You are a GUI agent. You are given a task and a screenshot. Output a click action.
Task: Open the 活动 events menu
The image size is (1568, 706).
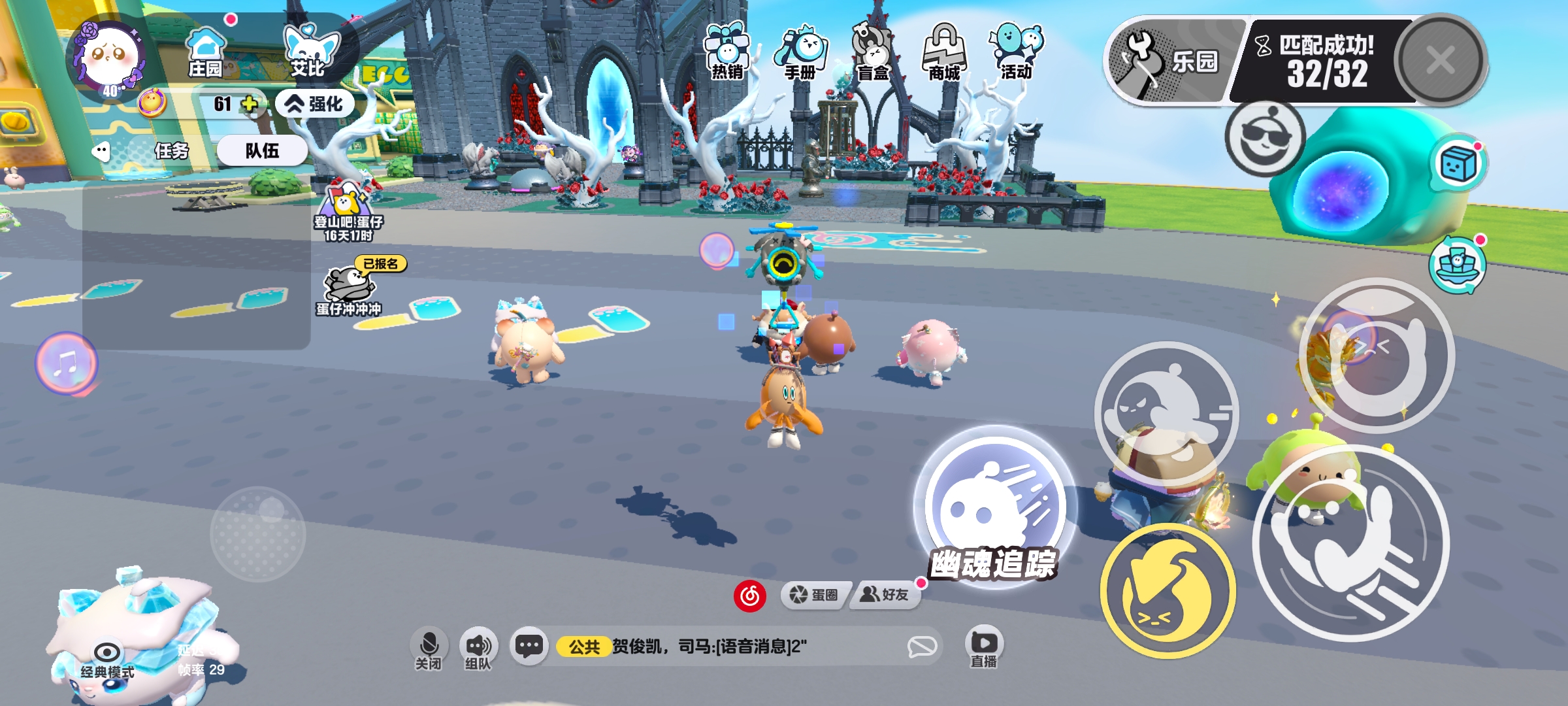click(x=1017, y=52)
